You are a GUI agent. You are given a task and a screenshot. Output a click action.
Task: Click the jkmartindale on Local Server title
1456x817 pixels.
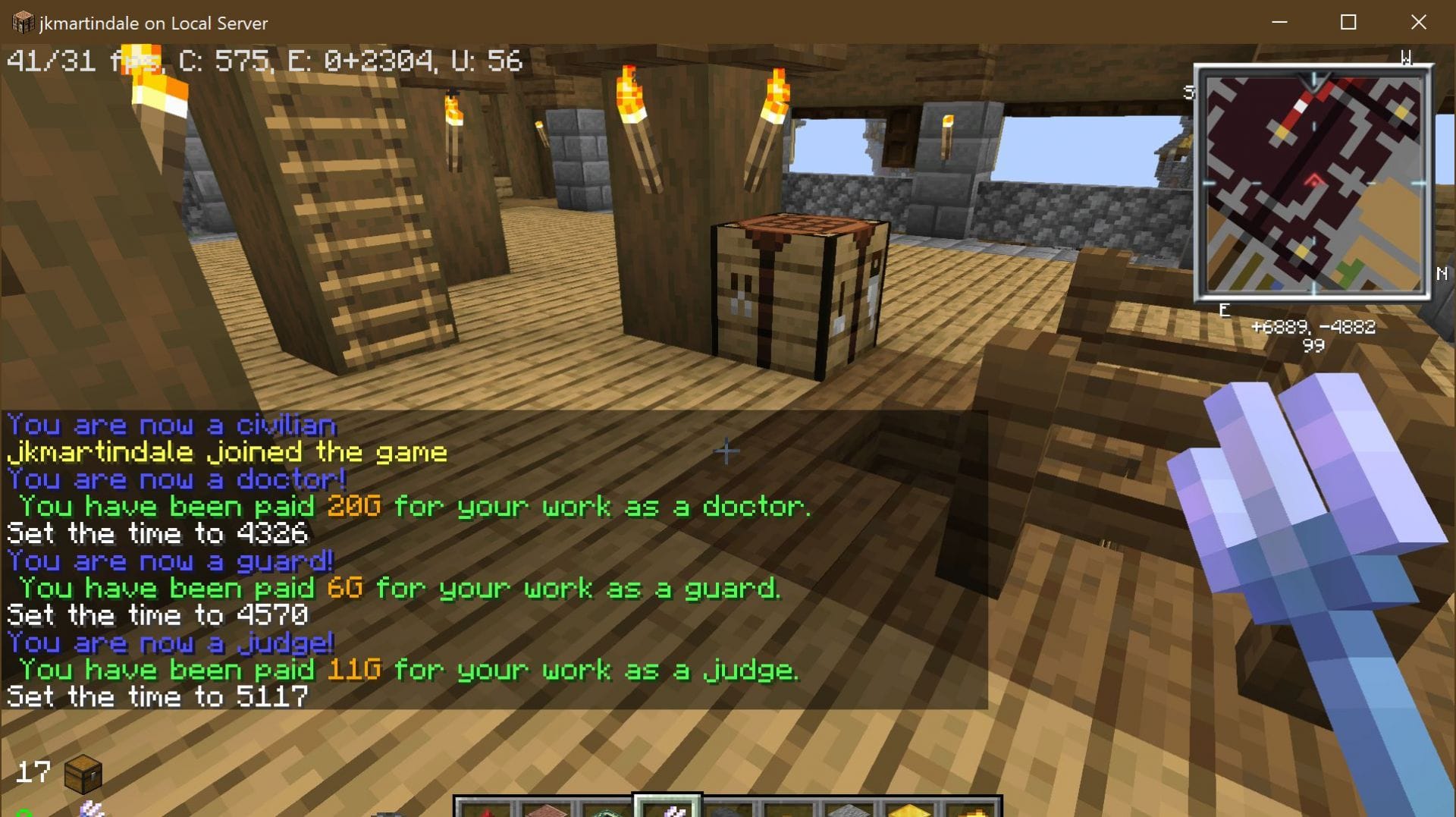click(152, 23)
